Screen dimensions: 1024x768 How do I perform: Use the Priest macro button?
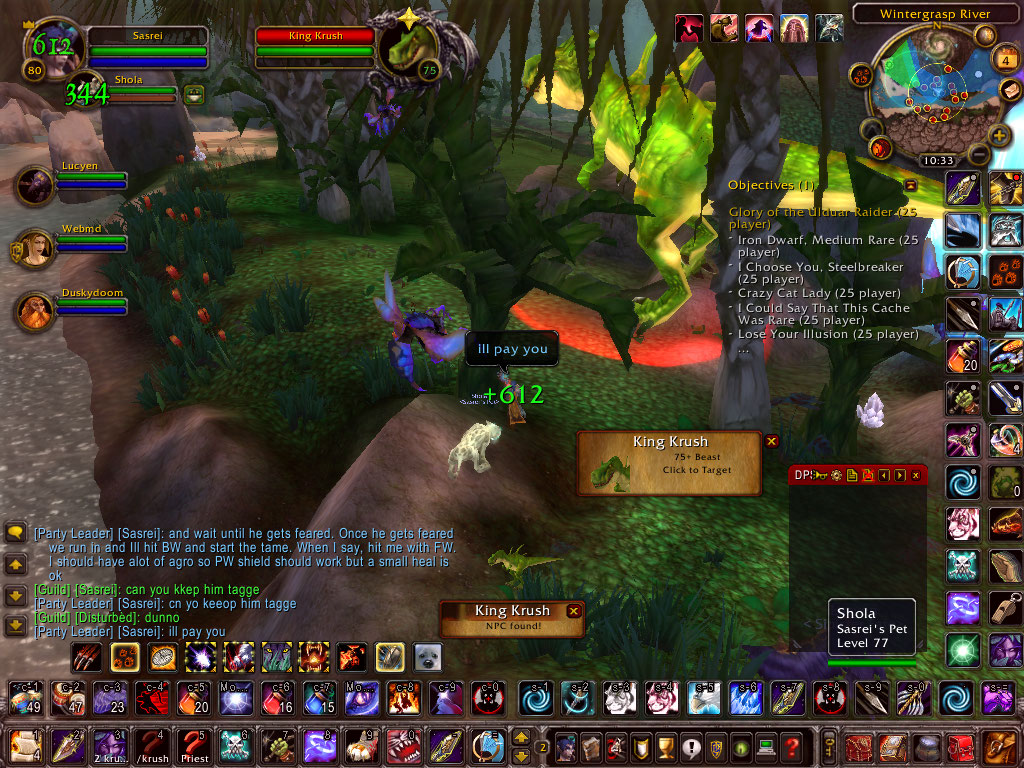192,745
